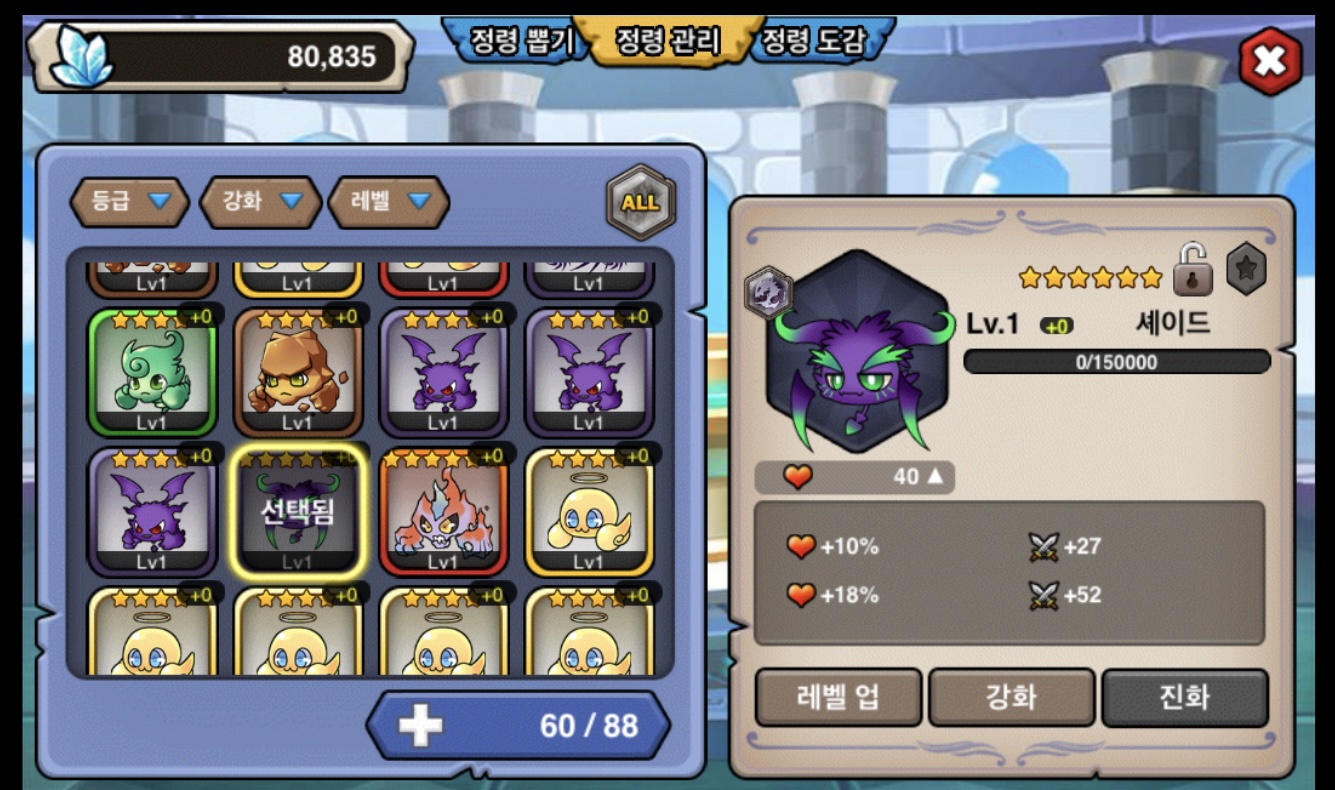Open the 등급 sort dropdown
Viewport: 1335px width, 790px height.
click(x=129, y=201)
